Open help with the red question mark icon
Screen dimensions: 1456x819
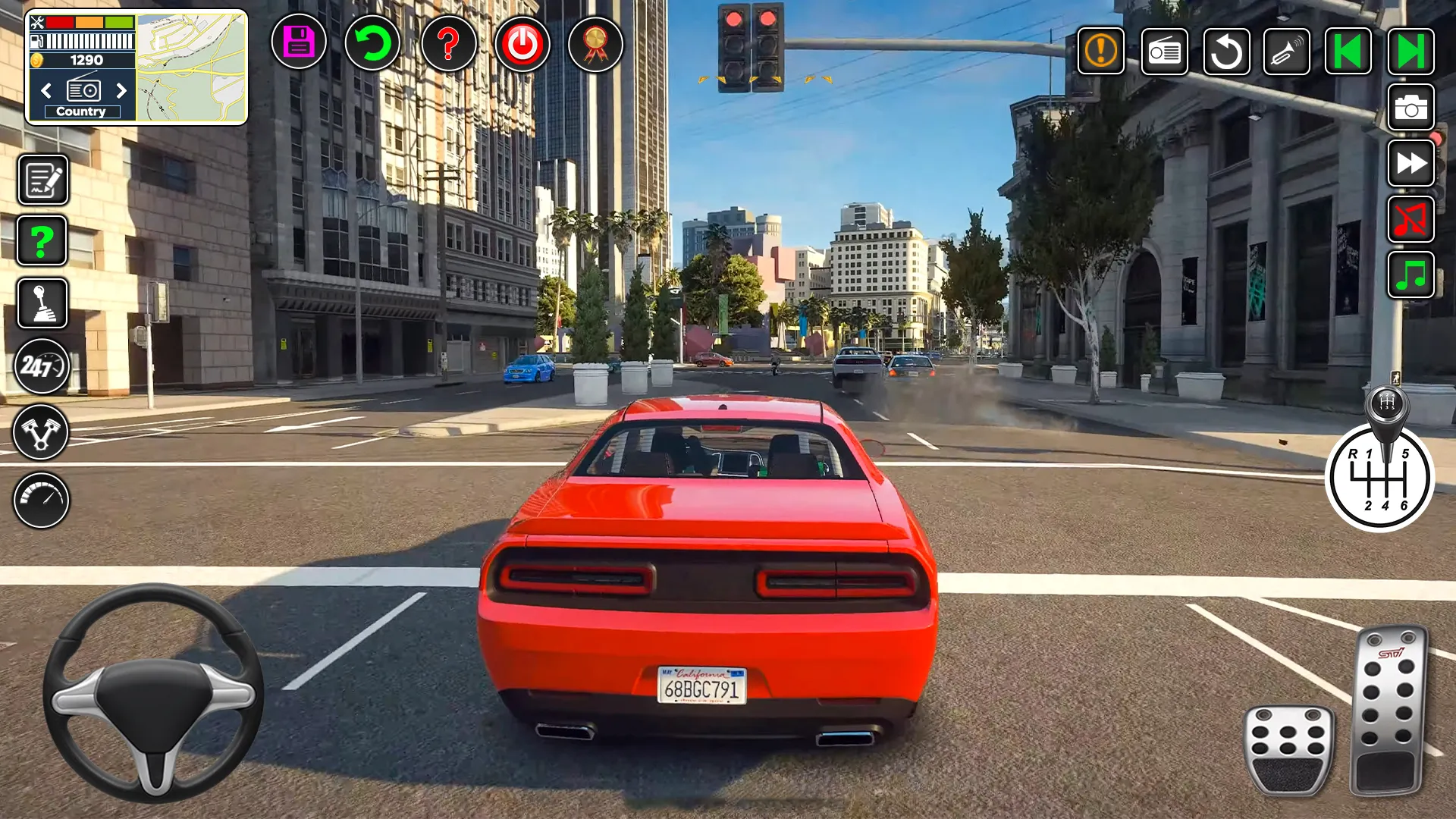(x=449, y=45)
